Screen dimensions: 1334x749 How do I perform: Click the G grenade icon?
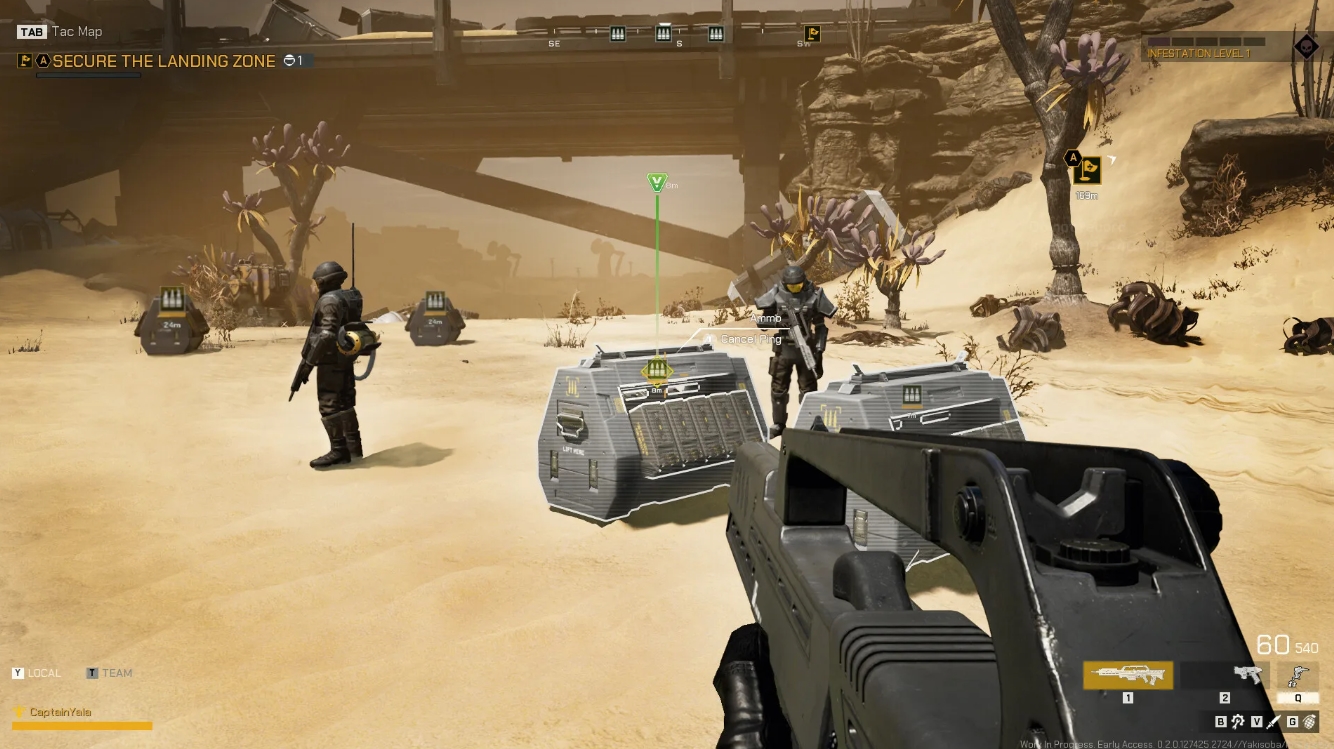point(1310,722)
